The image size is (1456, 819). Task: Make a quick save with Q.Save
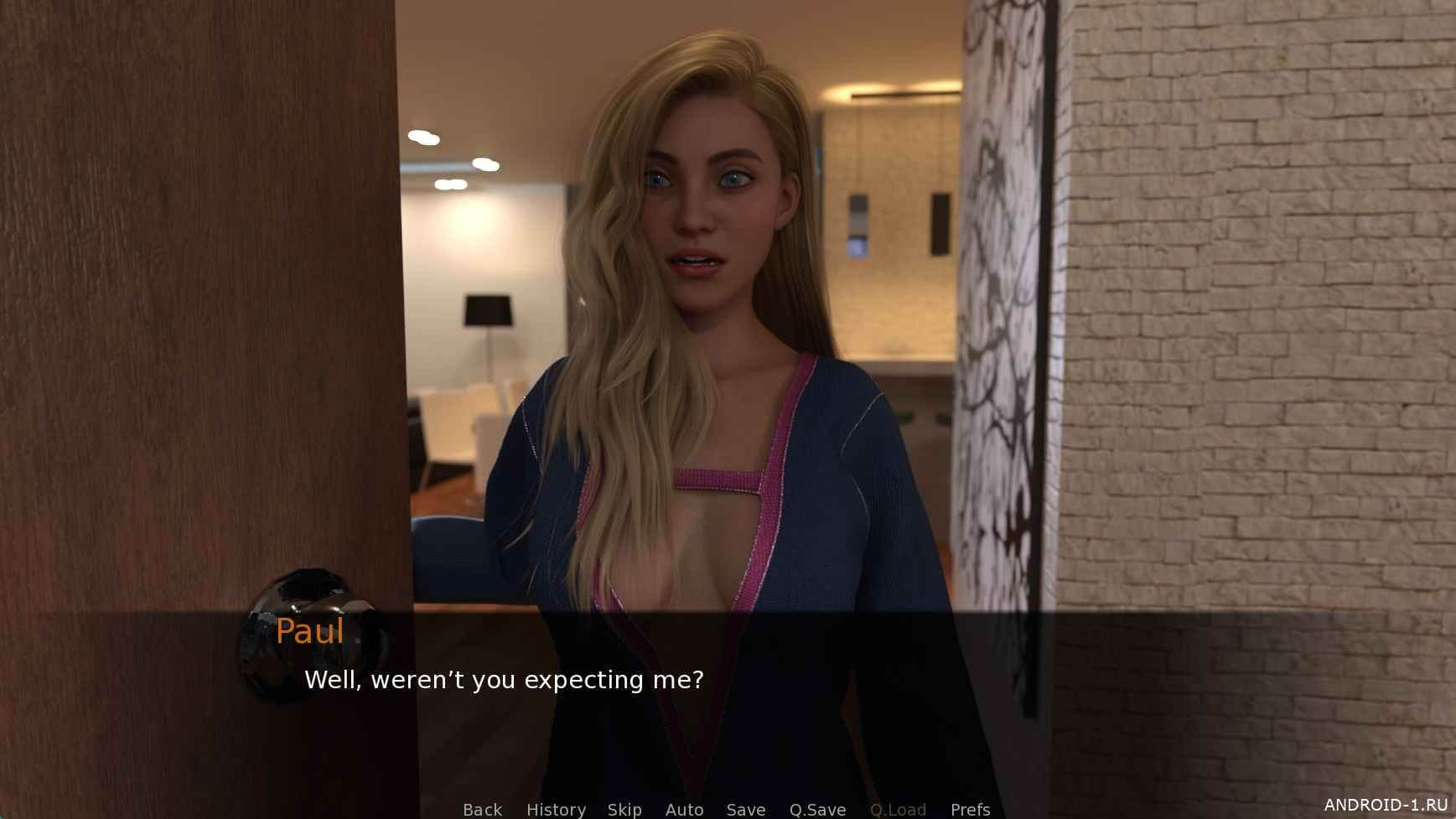[817, 809]
